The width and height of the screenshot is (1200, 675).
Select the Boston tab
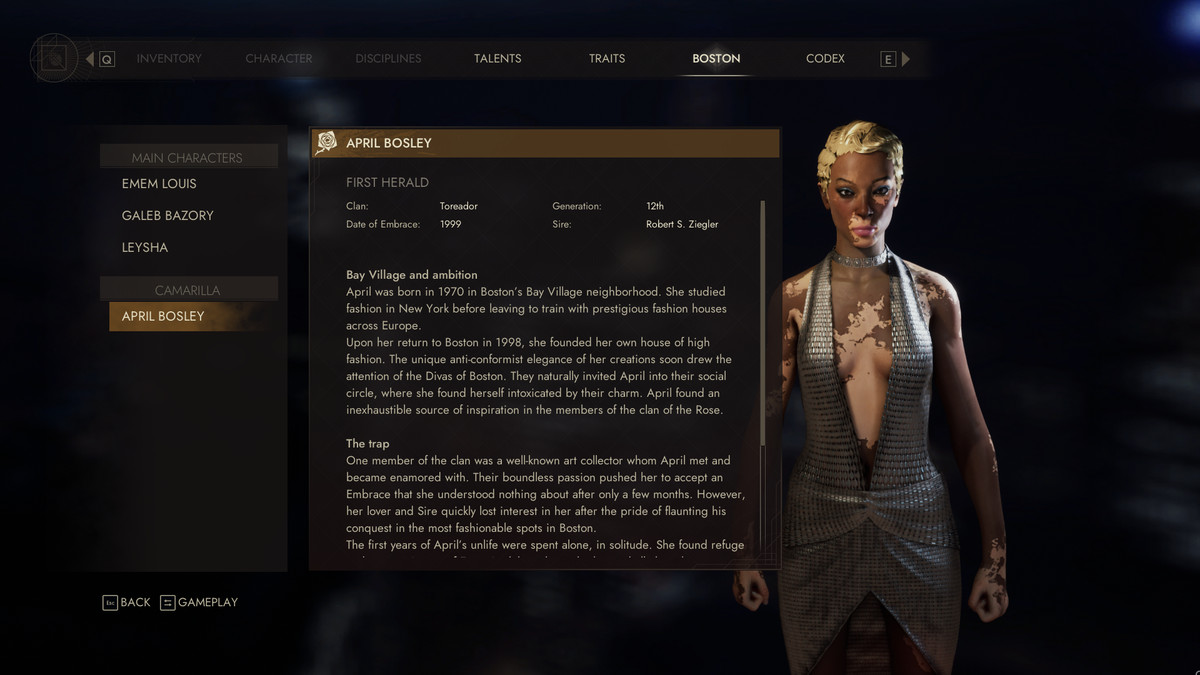click(716, 59)
